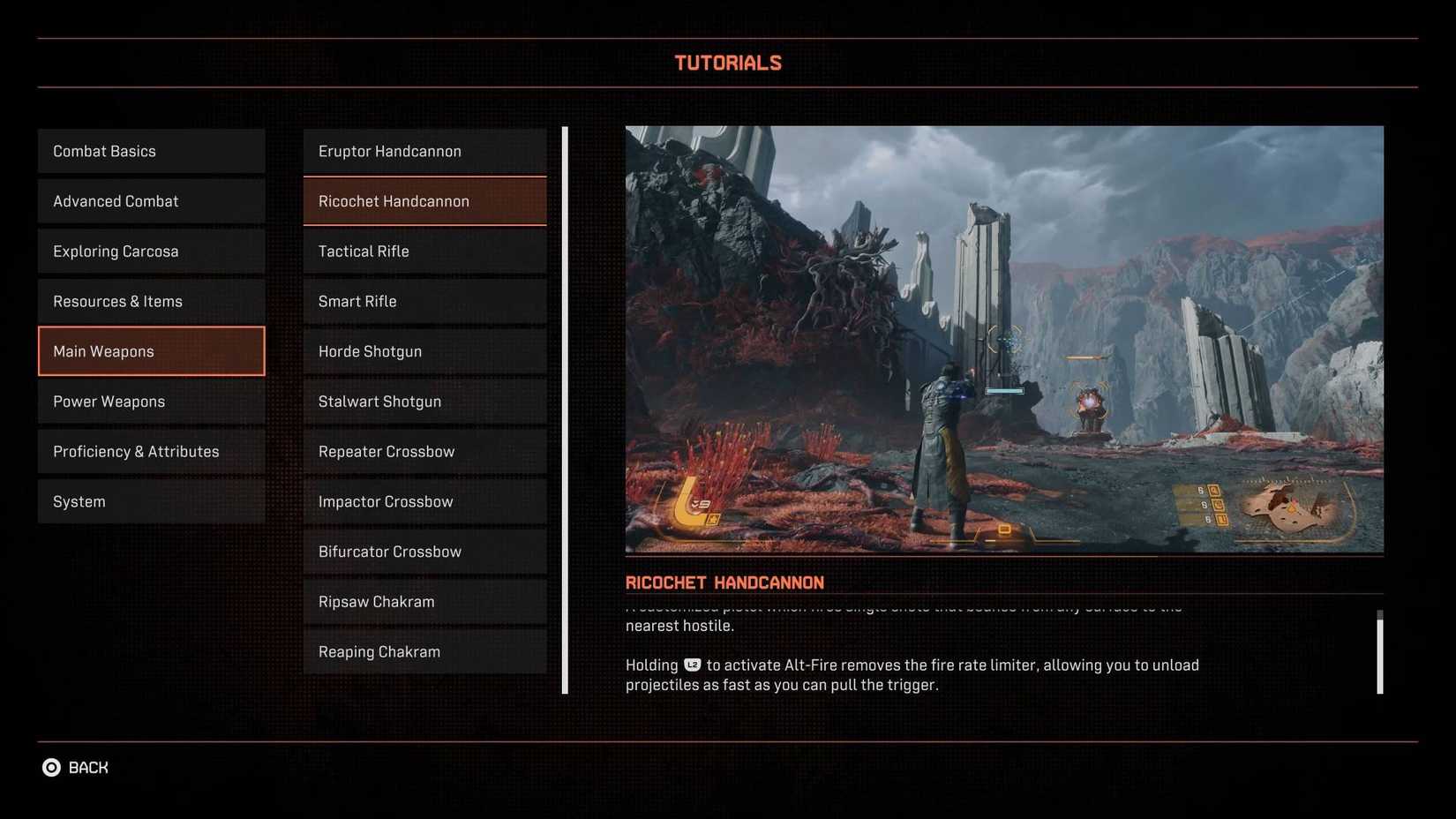1456x819 pixels.
Task: Click the circular Back icon at bottom left
Action: (52, 767)
